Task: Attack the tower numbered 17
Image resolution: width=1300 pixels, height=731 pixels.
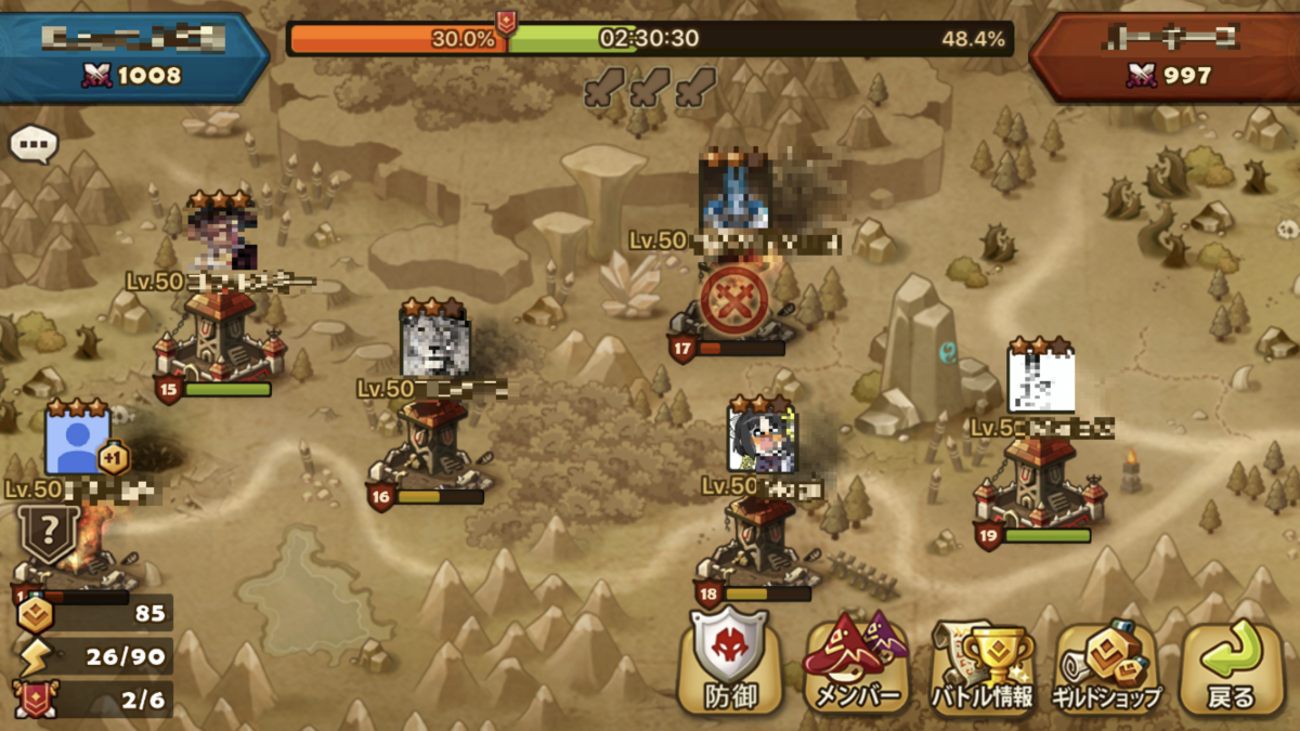Action: pyautogui.click(x=735, y=300)
